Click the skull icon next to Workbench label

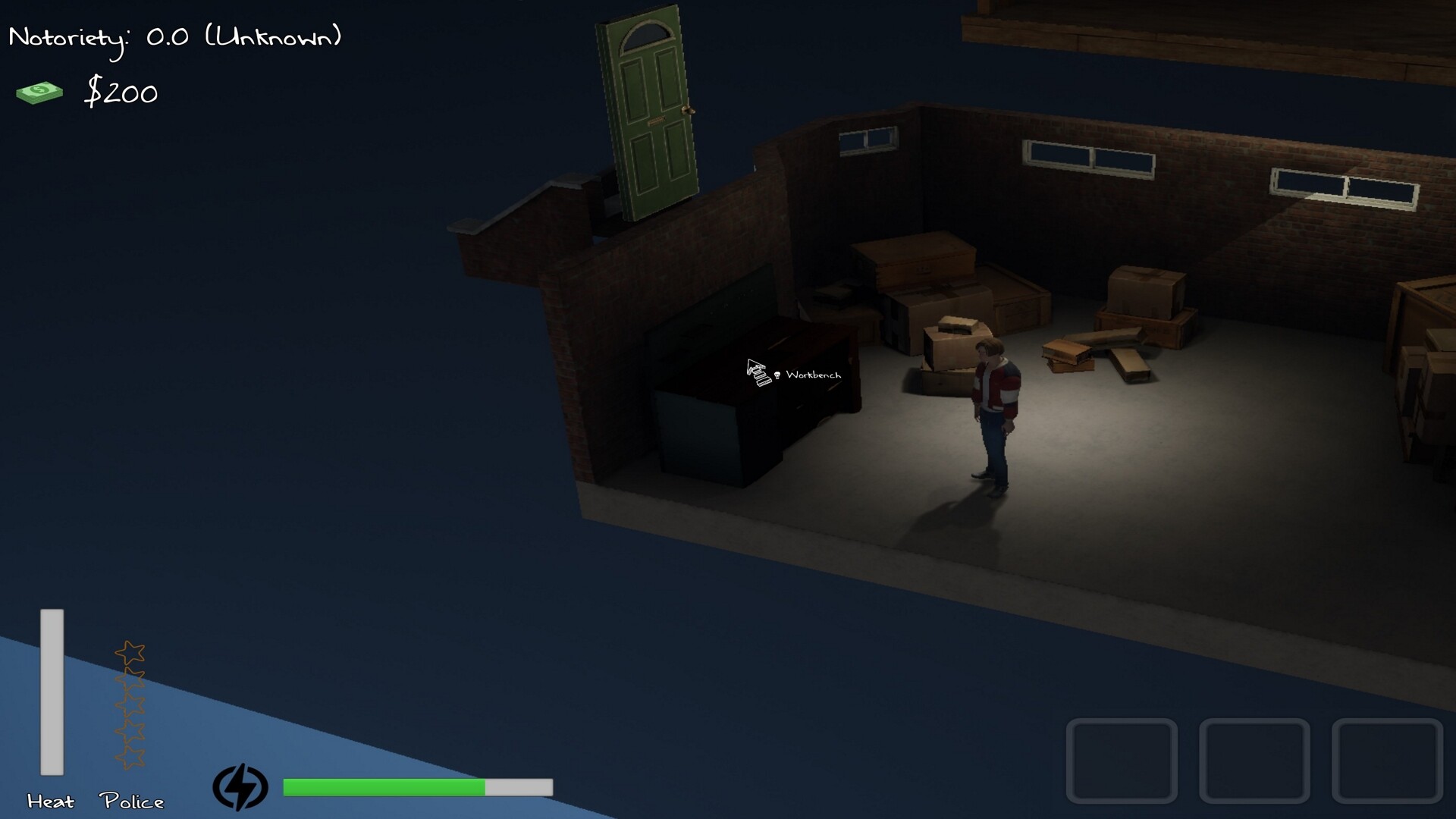pyautogui.click(x=776, y=374)
